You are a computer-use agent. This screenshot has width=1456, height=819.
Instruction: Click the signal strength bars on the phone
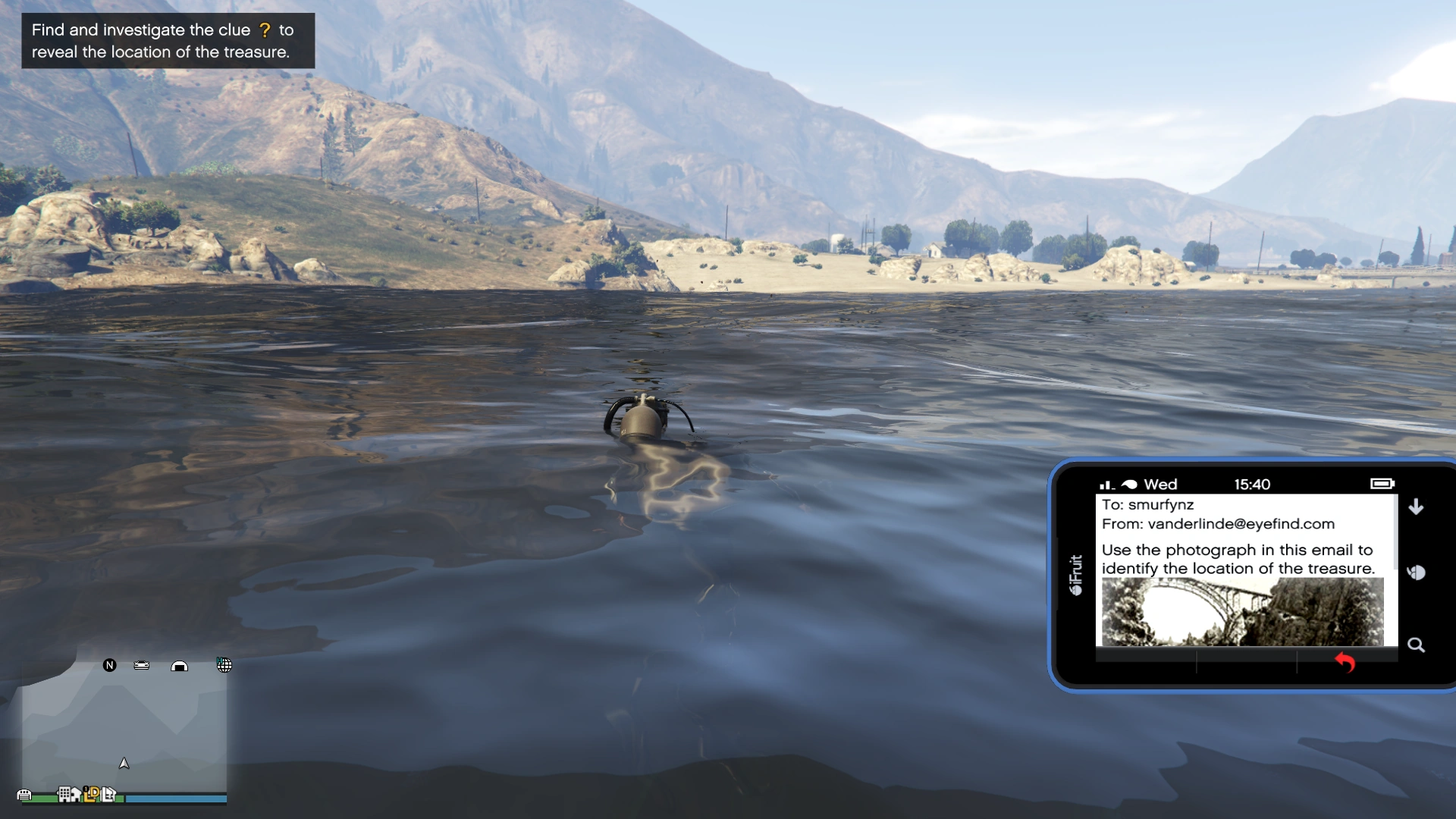(x=1106, y=485)
